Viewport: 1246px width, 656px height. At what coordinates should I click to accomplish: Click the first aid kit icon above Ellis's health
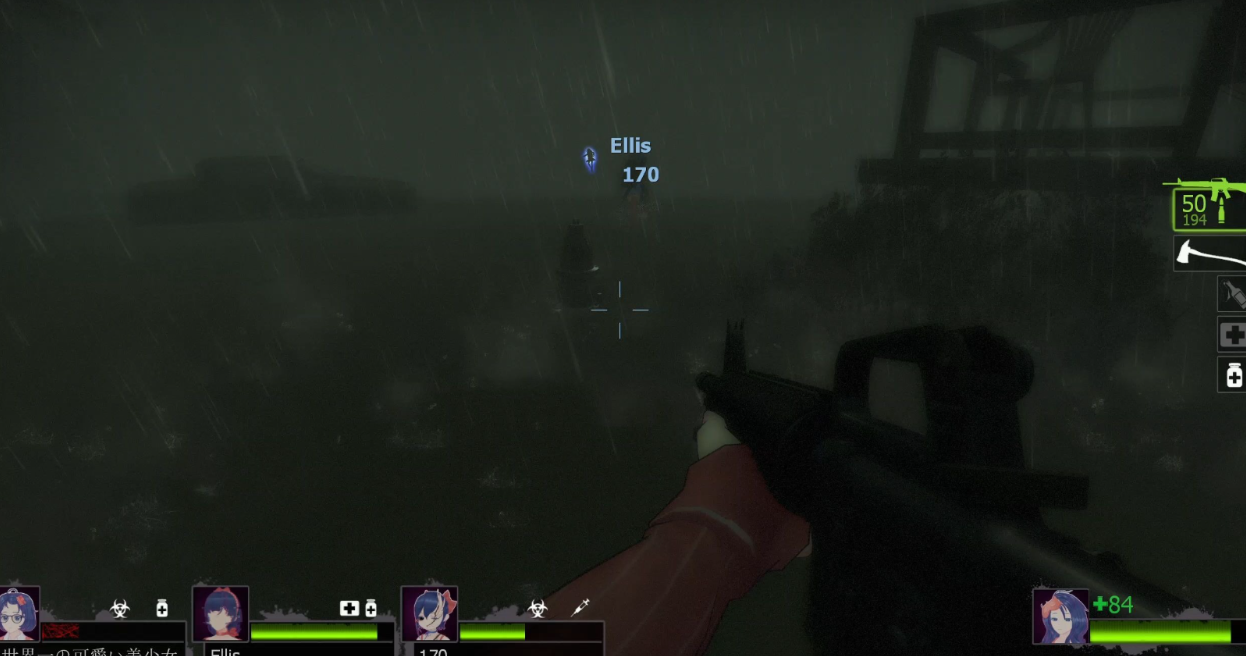point(349,608)
